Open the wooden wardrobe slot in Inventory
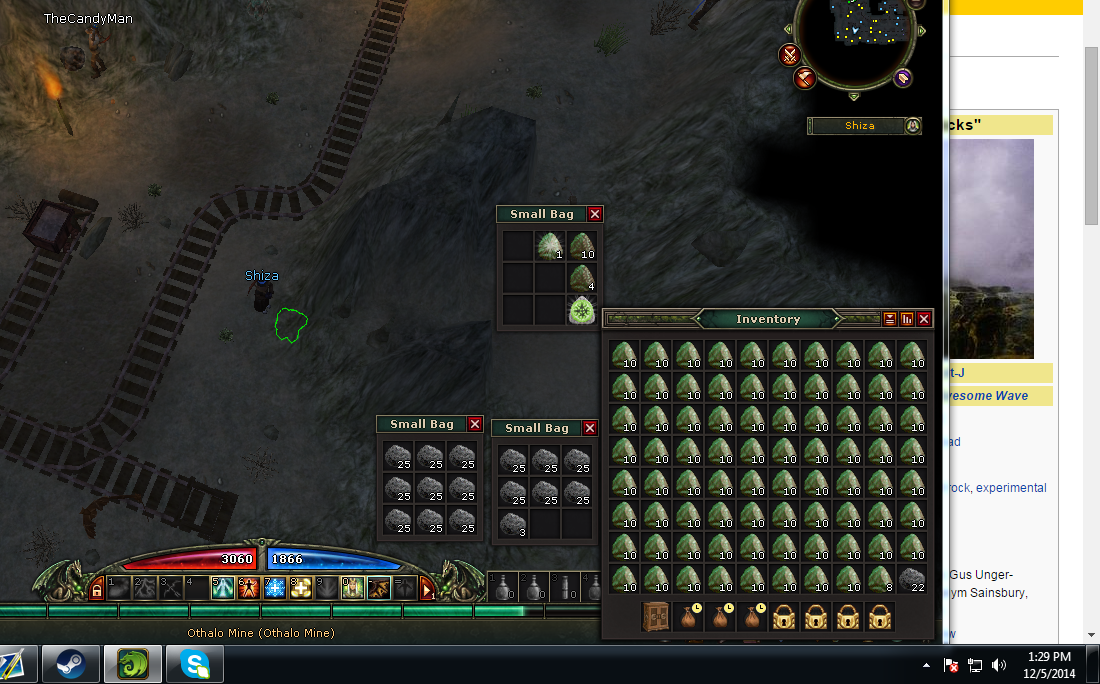 (656, 617)
